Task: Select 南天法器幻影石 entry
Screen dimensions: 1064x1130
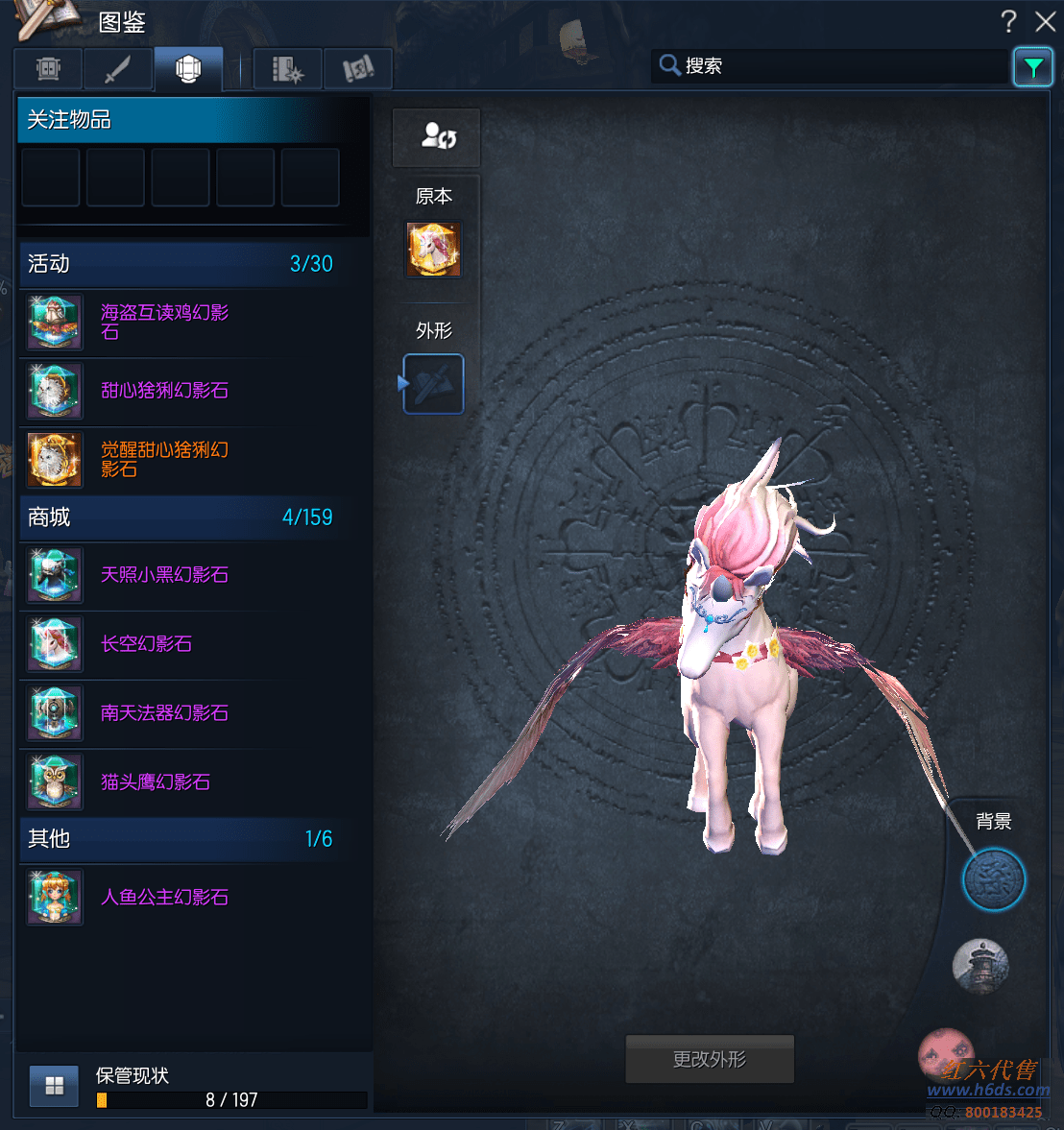Action: click(163, 713)
